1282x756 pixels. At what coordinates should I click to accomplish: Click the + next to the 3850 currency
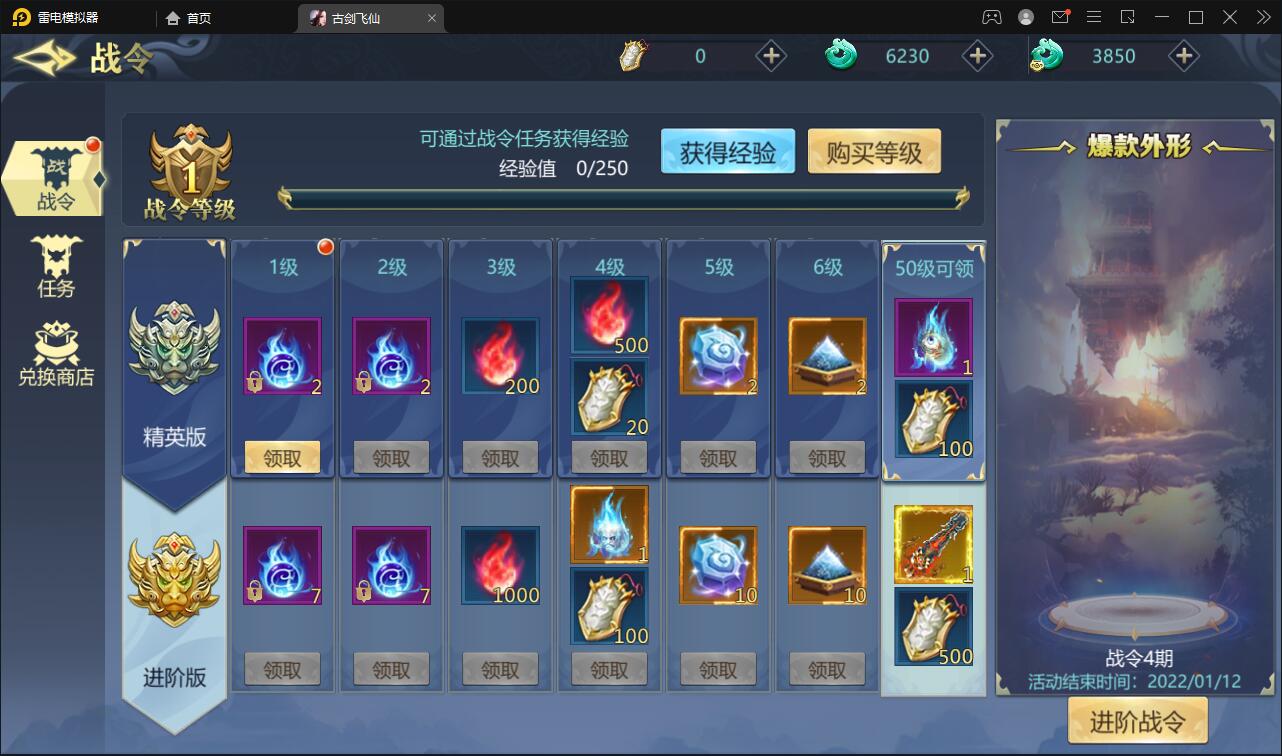point(1185,56)
